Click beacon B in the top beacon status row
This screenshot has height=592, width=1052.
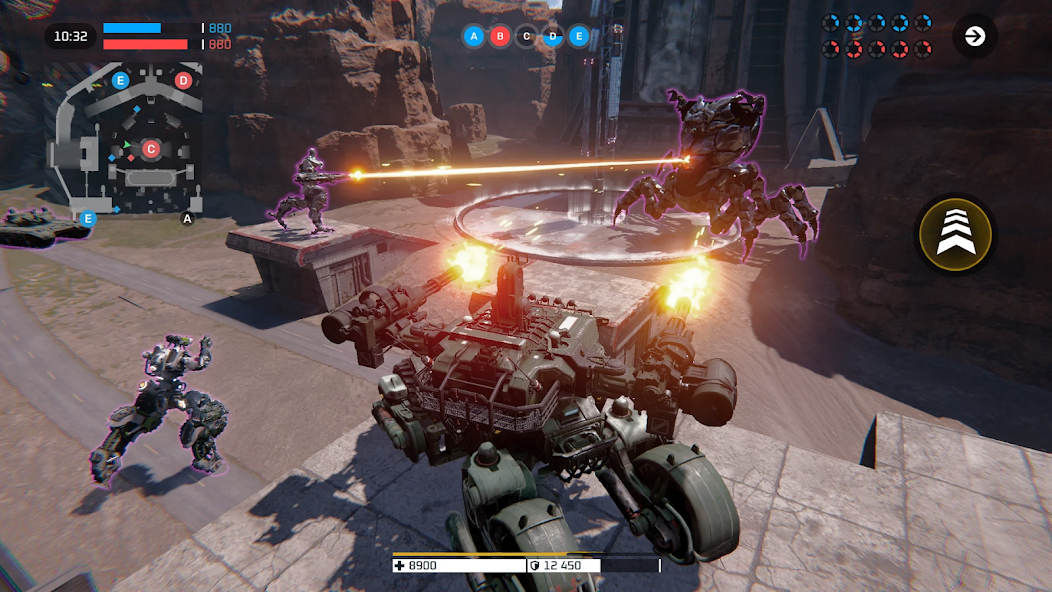click(x=500, y=37)
